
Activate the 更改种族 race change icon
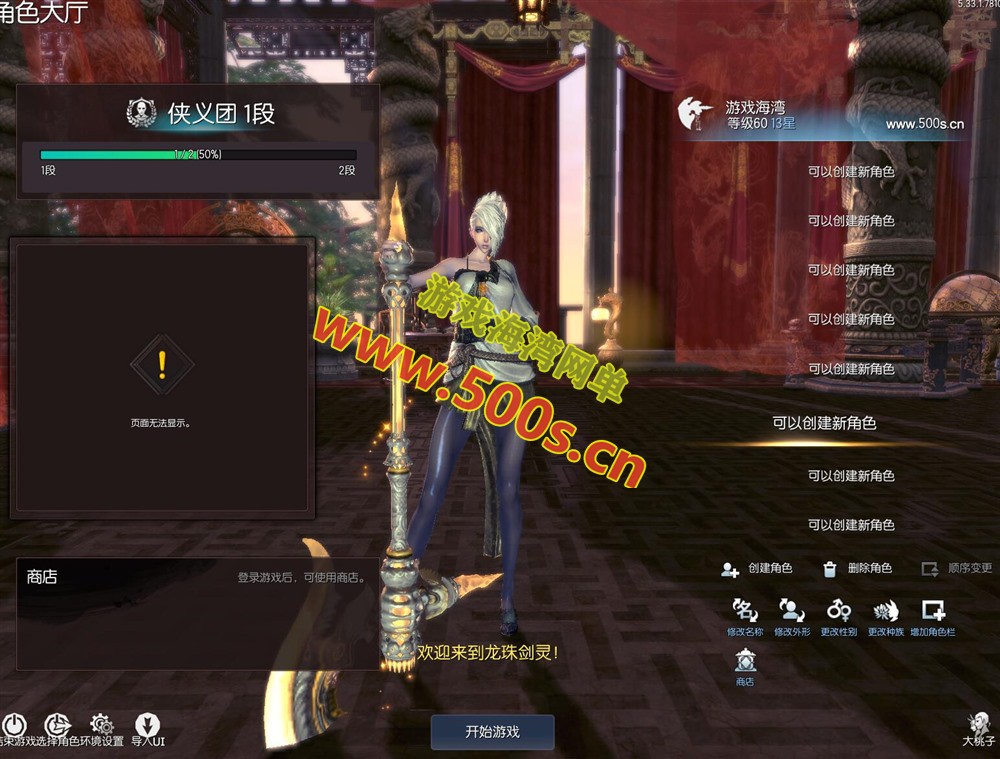click(885, 611)
